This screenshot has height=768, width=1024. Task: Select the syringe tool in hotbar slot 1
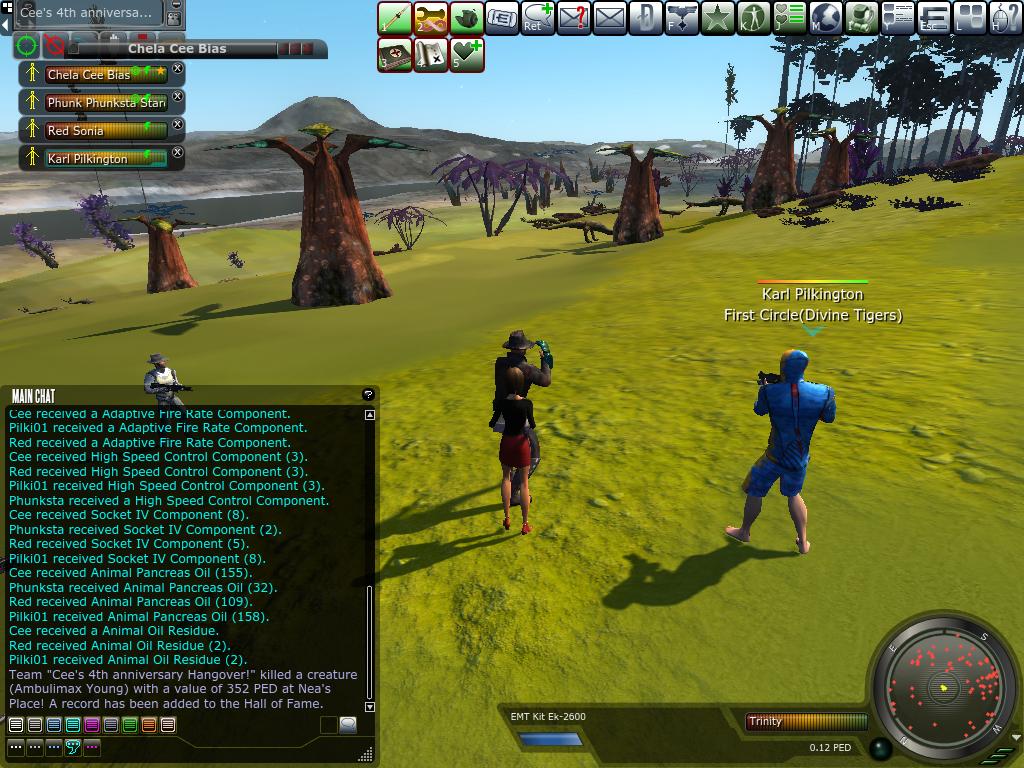coord(395,19)
